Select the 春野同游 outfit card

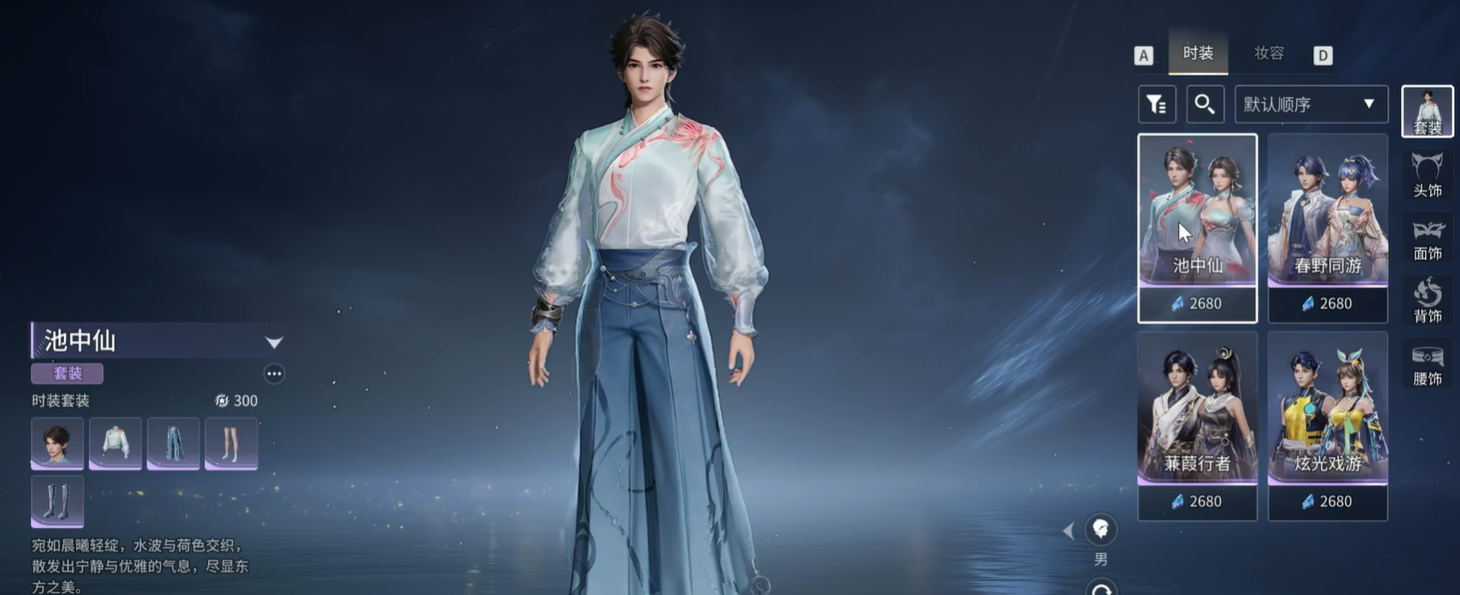tap(1327, 227)
